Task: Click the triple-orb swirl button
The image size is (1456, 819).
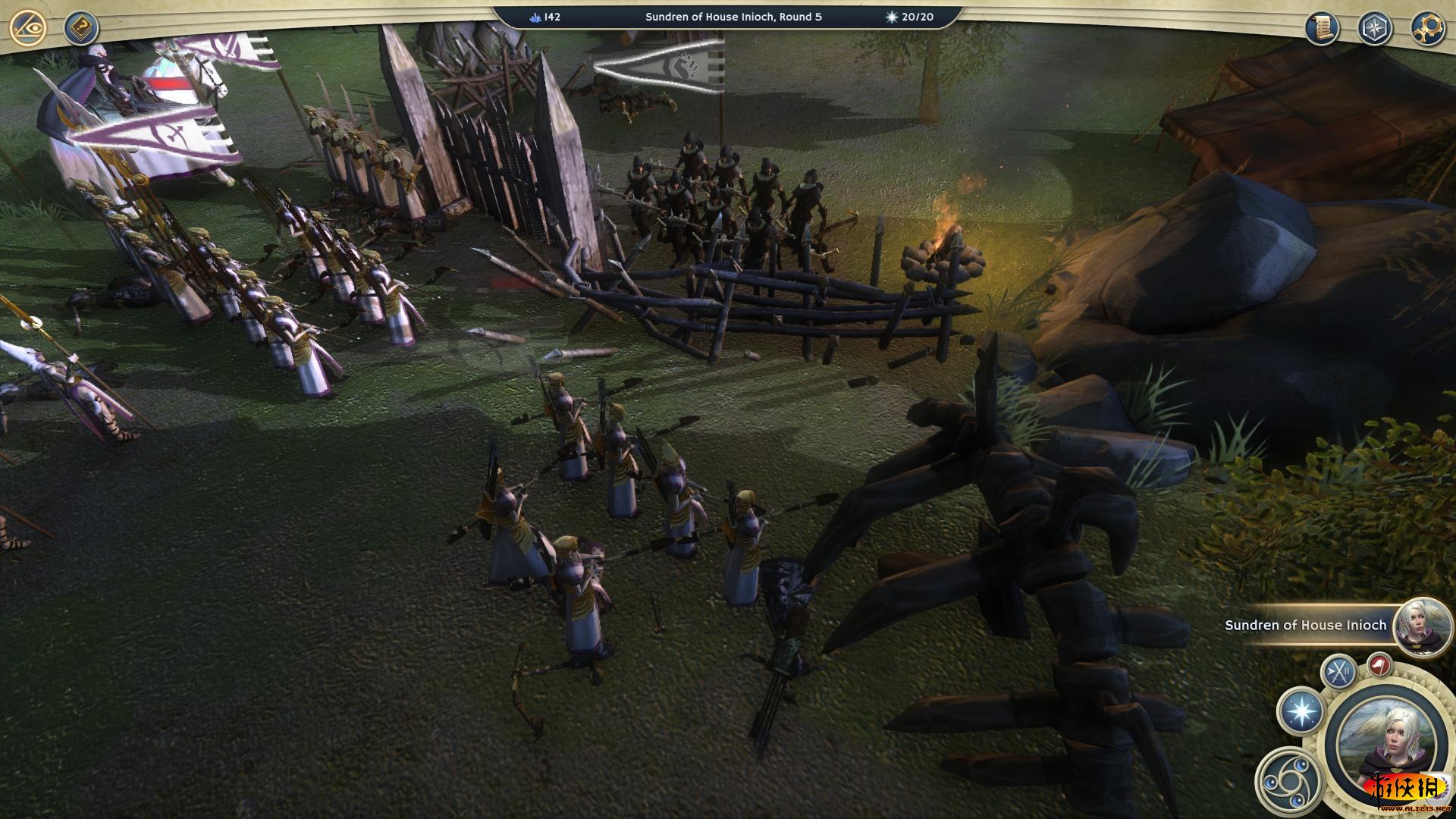Action: (x=1285, y=780)
